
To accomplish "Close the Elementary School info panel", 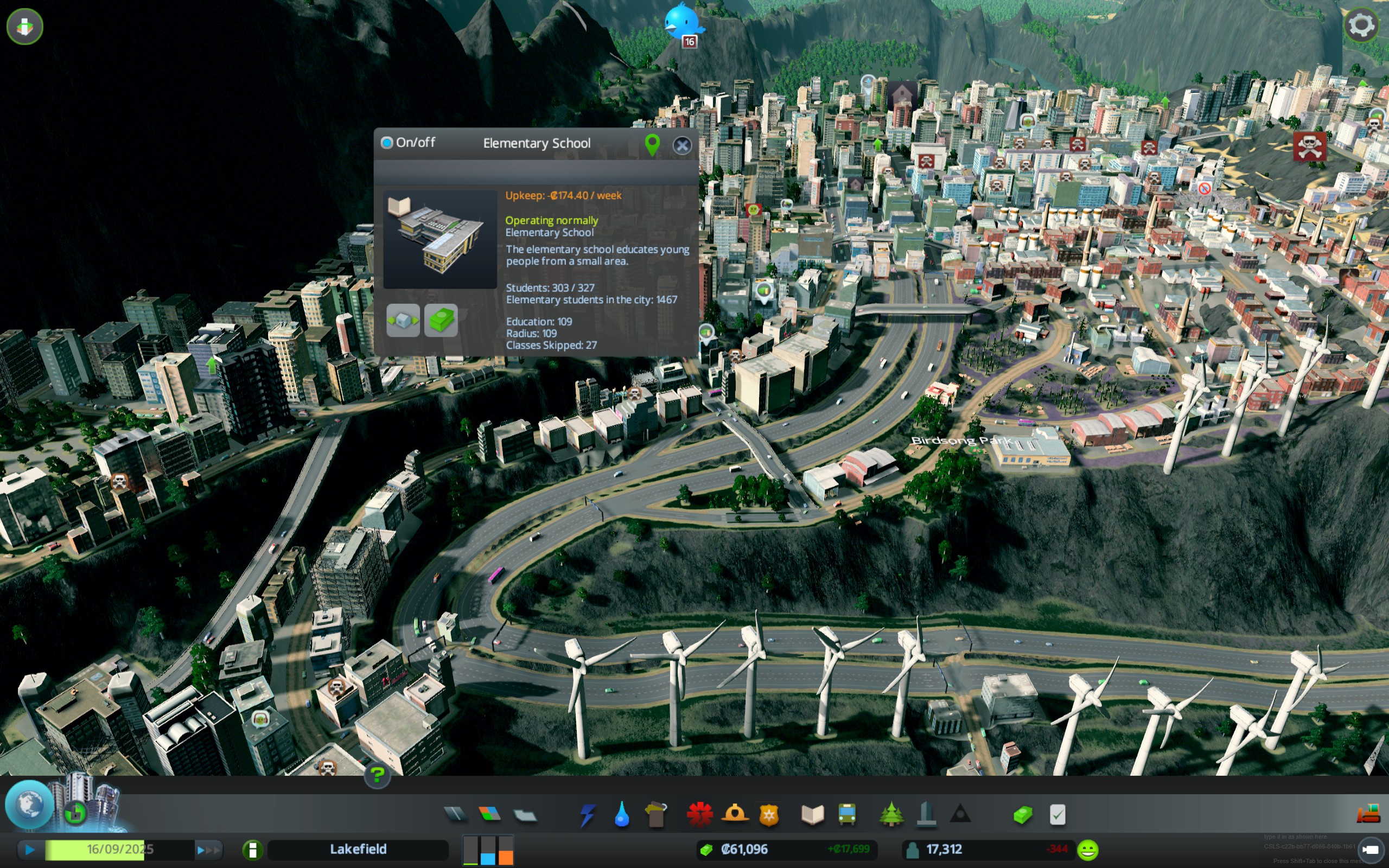I will point(681,145).
